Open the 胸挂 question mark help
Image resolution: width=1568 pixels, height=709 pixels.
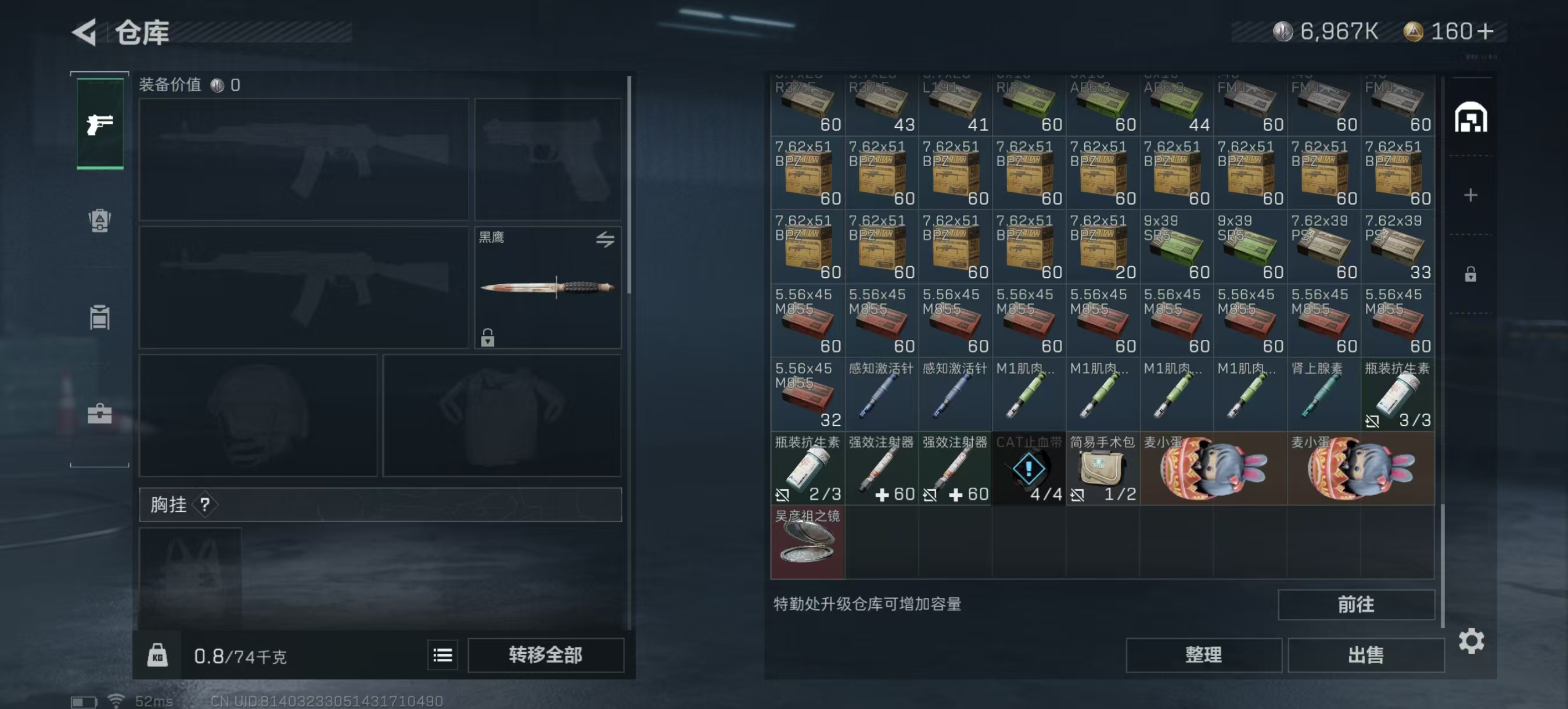205,504
